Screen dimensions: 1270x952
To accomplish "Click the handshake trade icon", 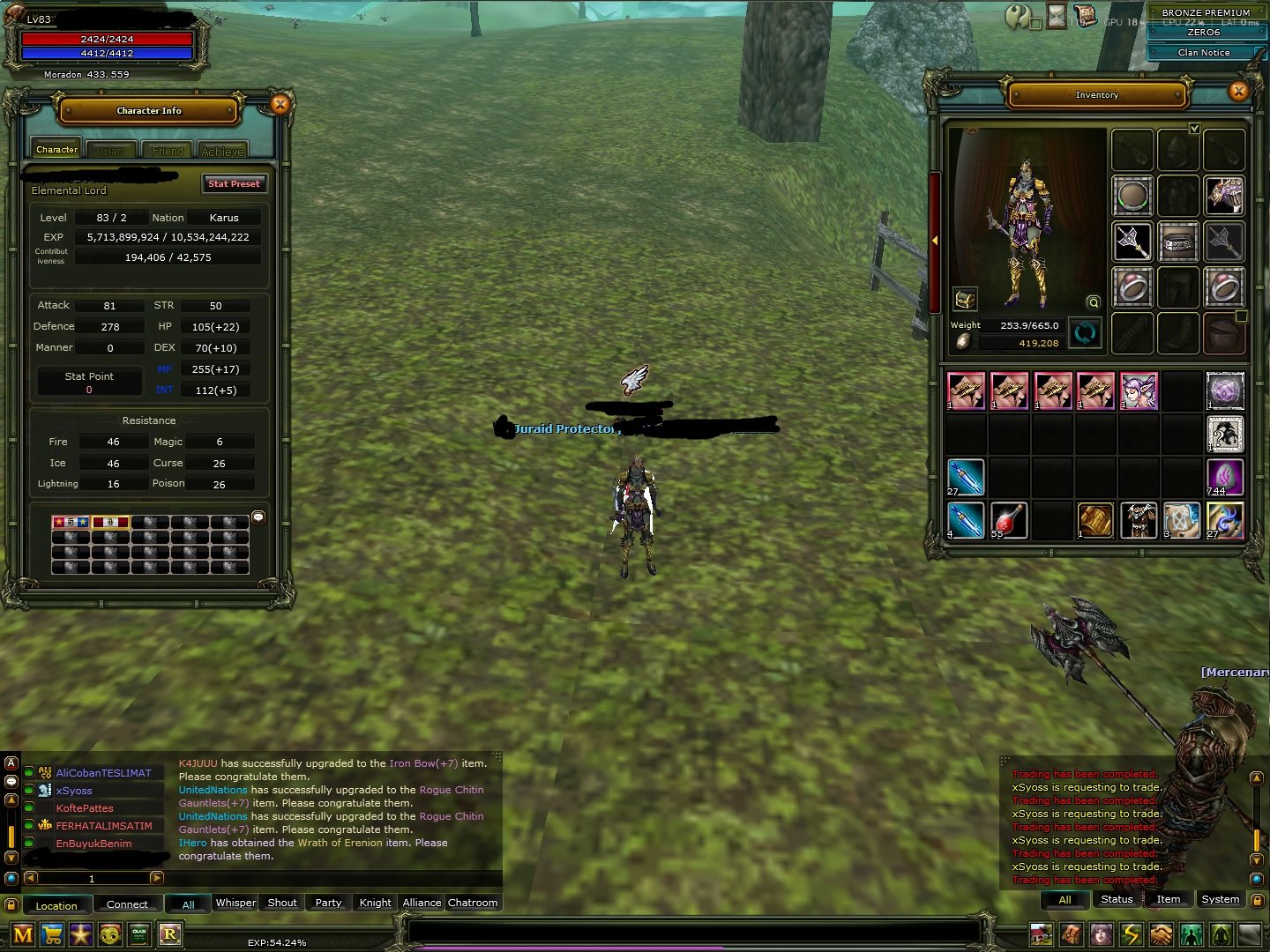I will (1162, 934).
